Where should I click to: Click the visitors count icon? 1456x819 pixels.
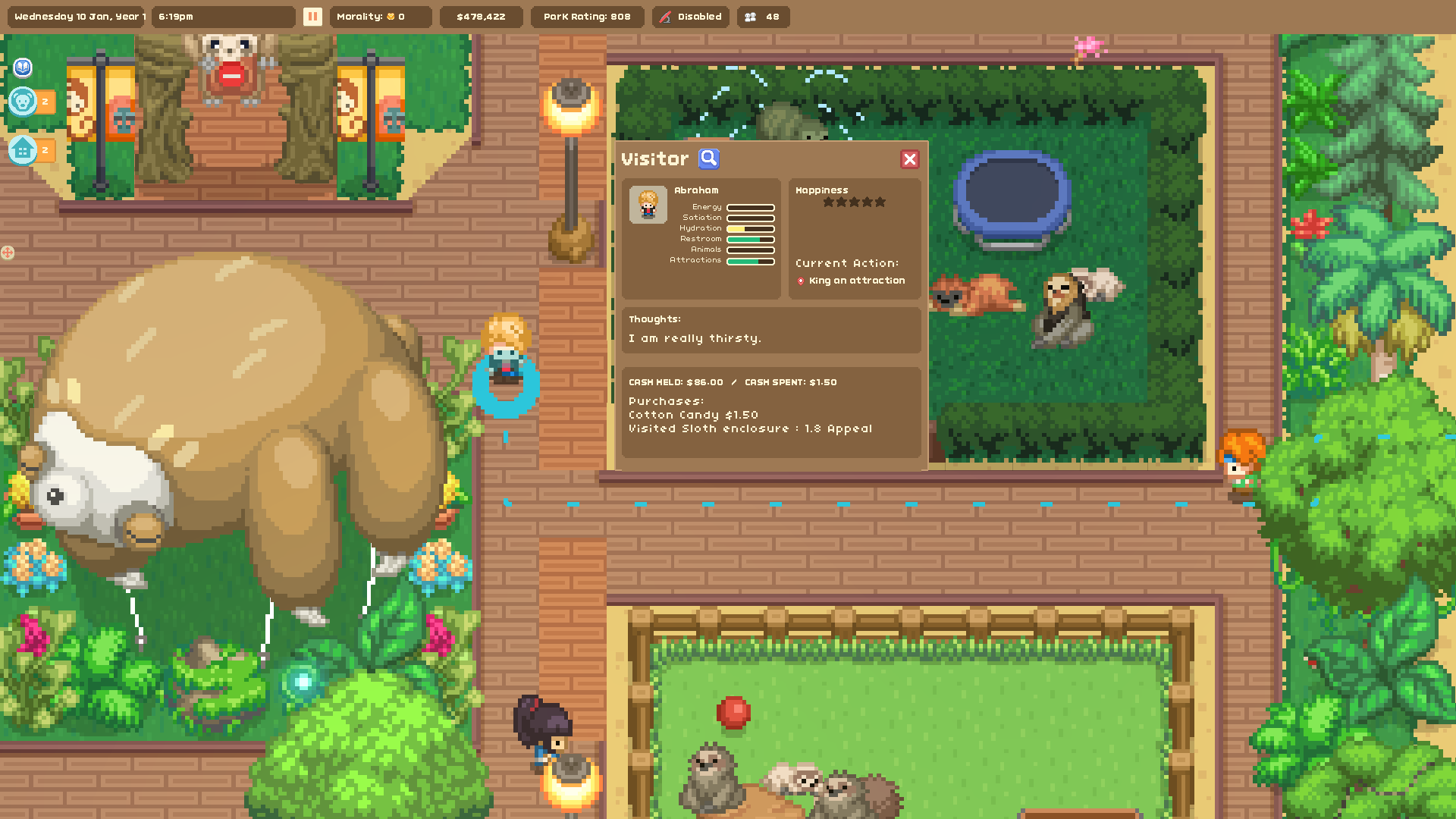click(751, 16)
